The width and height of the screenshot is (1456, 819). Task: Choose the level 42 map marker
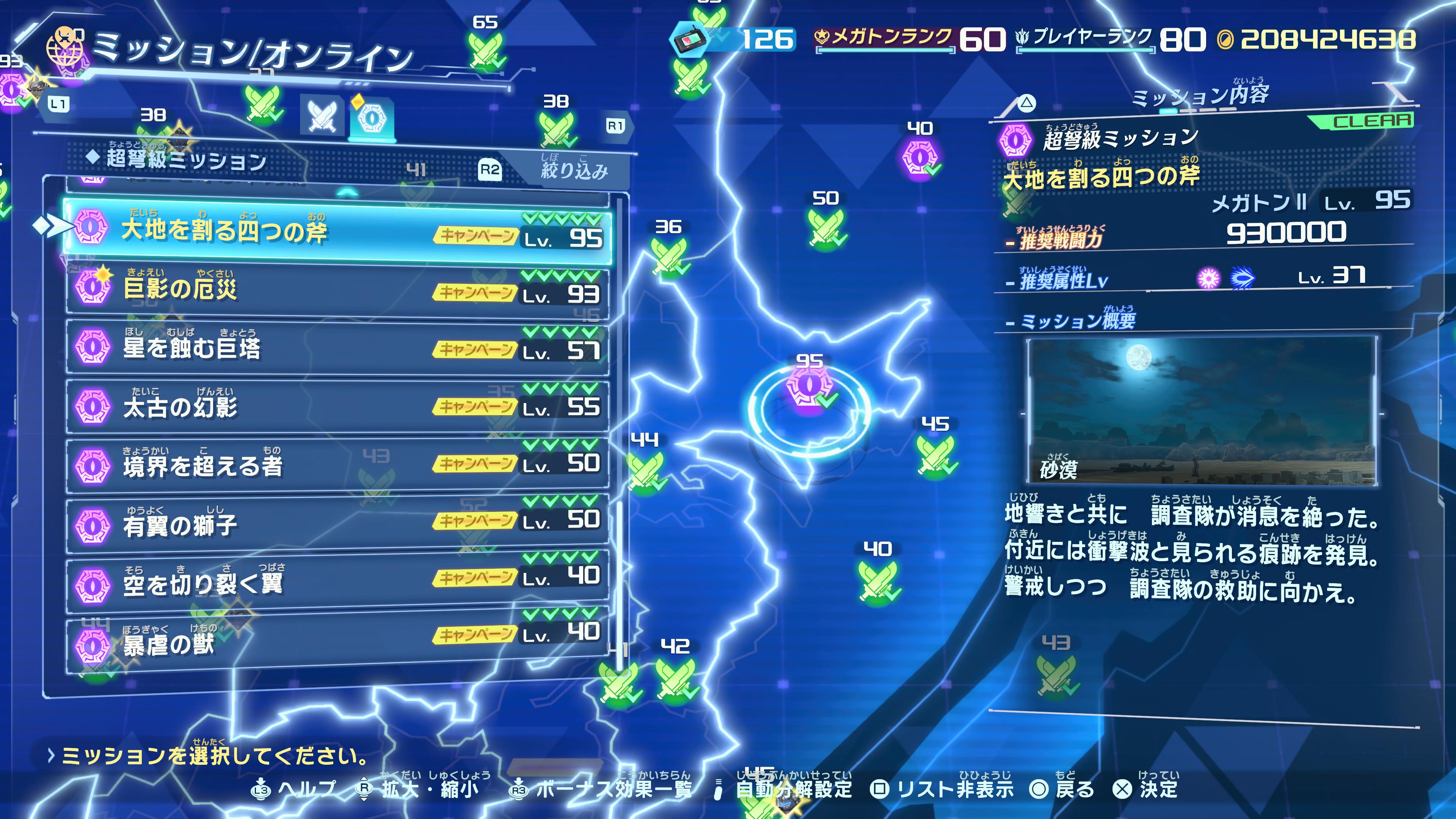click(675, 675)
